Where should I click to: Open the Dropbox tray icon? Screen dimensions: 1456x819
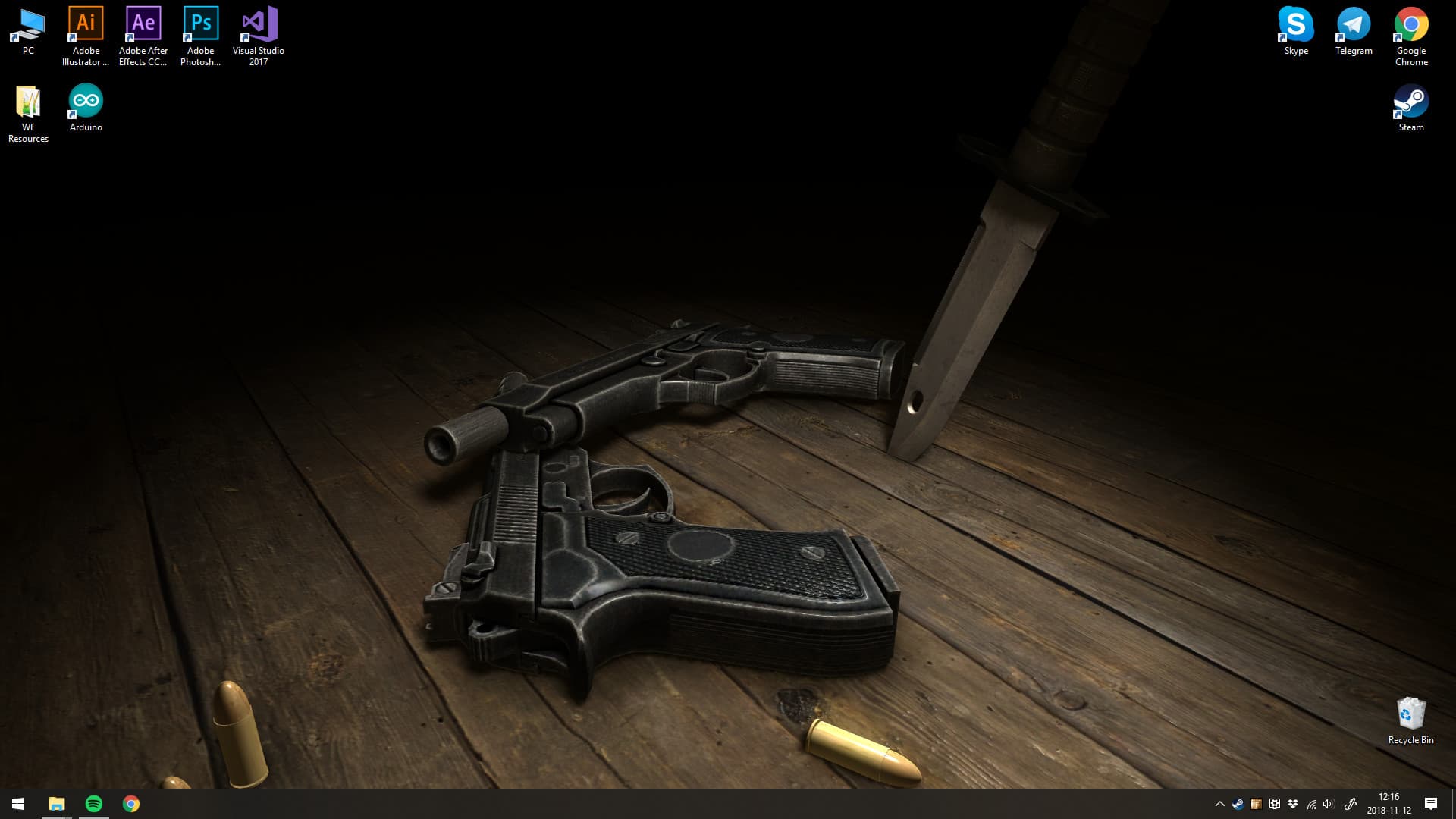pyautogui.click(x=1291, y=804)
